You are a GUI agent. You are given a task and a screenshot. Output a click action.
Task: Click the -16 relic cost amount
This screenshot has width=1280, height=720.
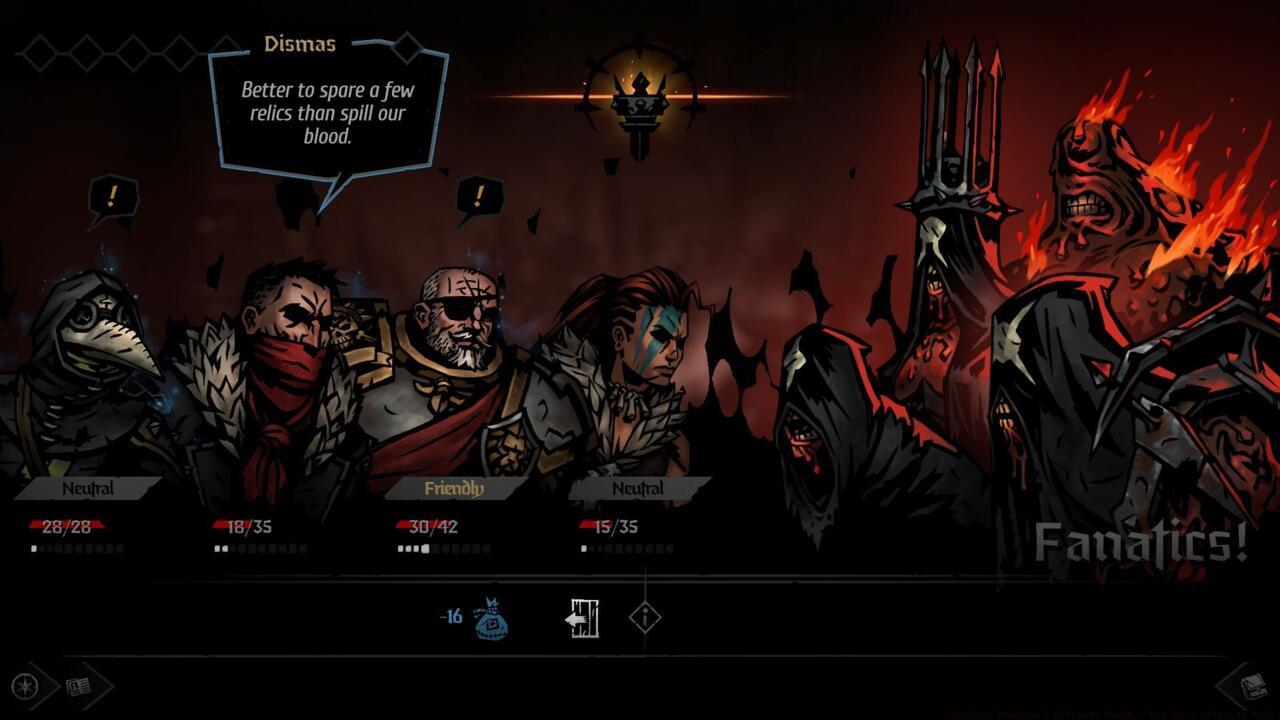coord(450,618)
